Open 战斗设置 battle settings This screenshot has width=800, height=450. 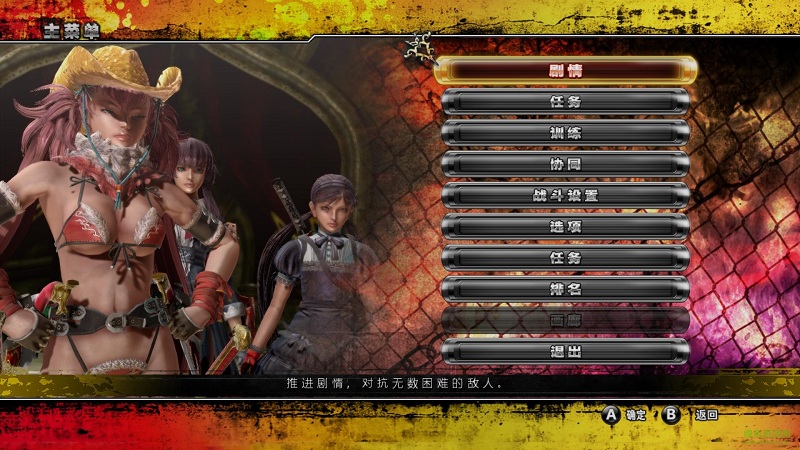tap(566, 195)
